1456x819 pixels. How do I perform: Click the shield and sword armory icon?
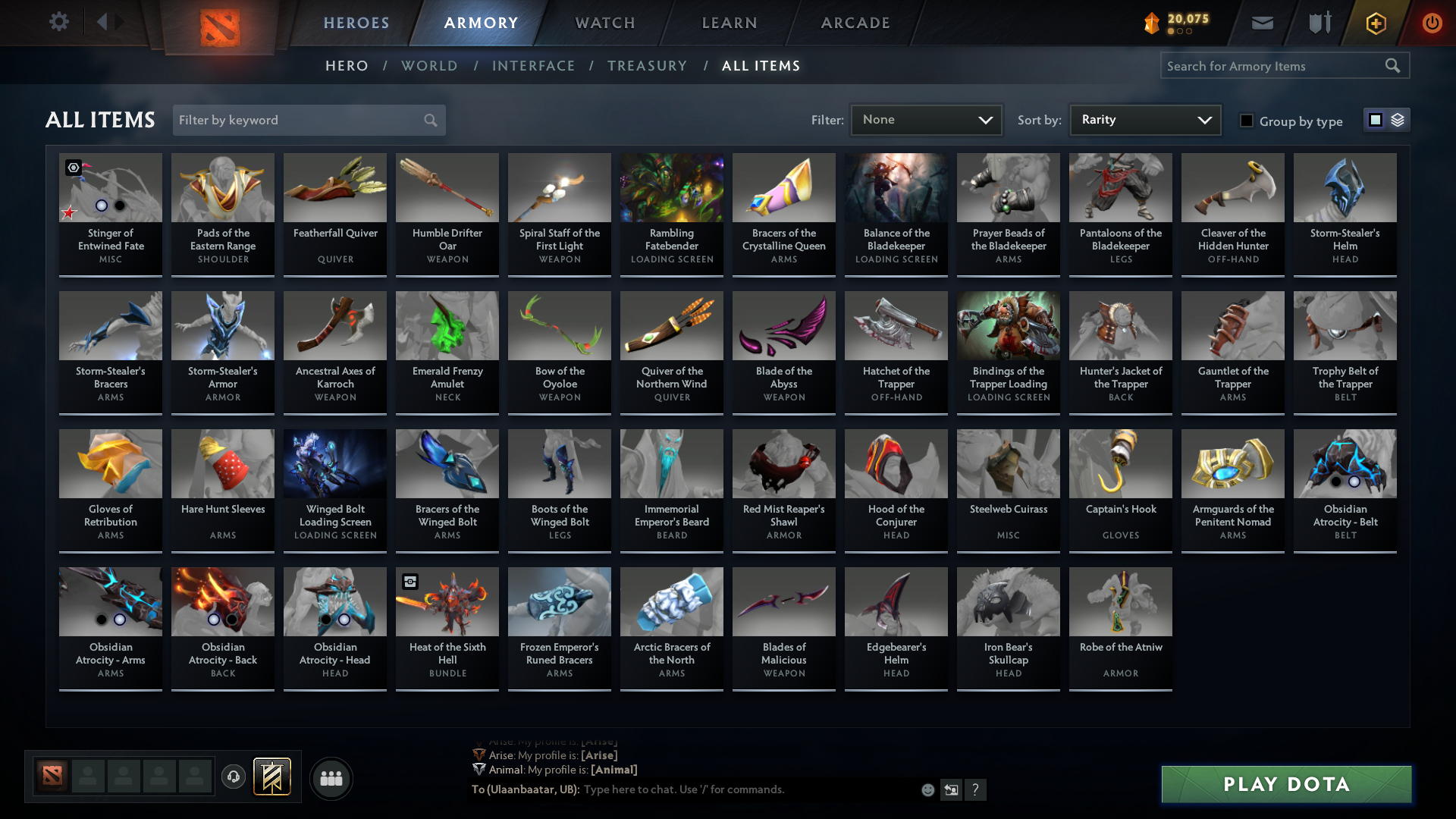[x=1318, y=23]
